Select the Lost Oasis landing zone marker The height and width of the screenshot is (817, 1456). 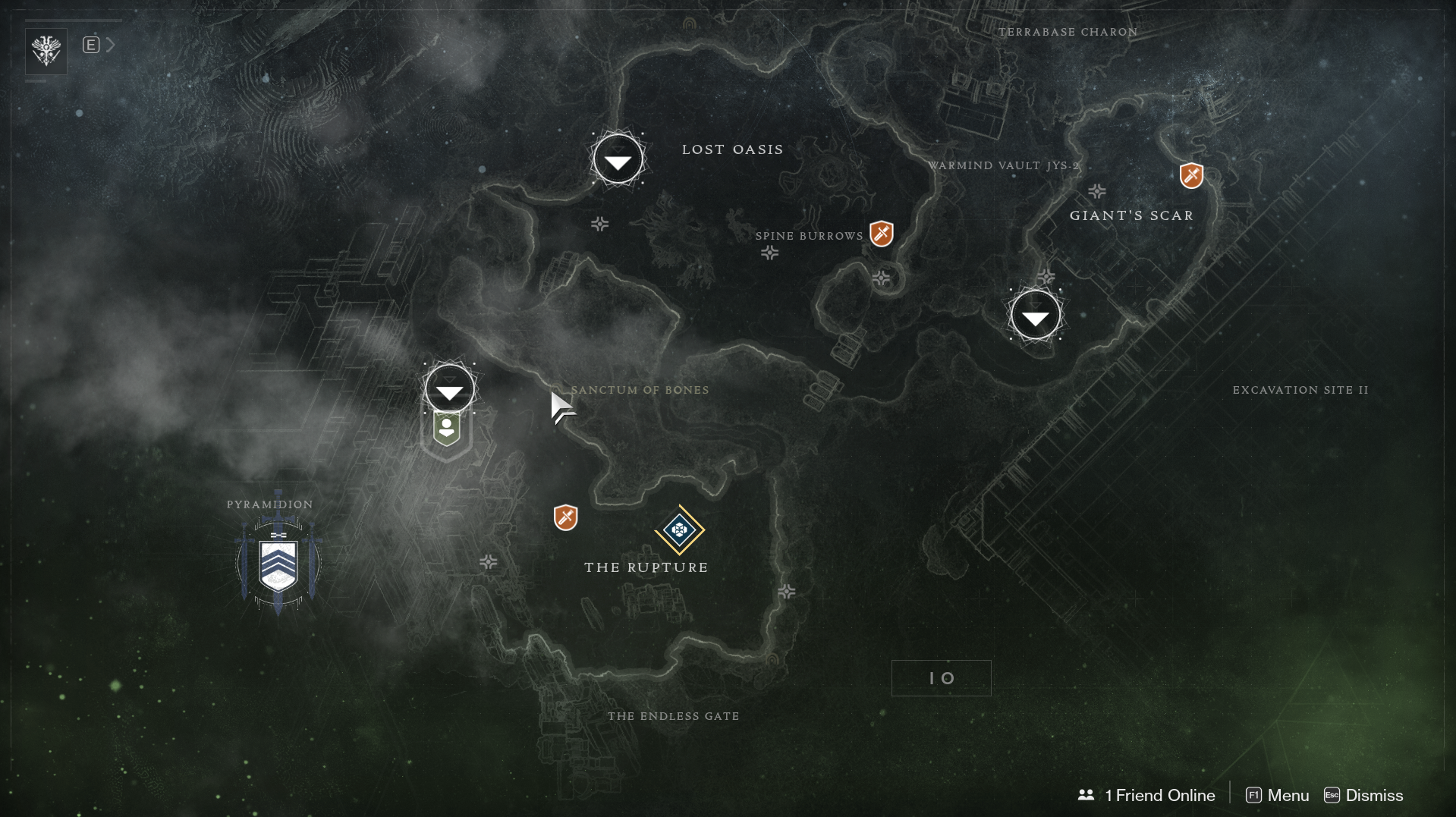pyautogui.click(x=618, y=159)
